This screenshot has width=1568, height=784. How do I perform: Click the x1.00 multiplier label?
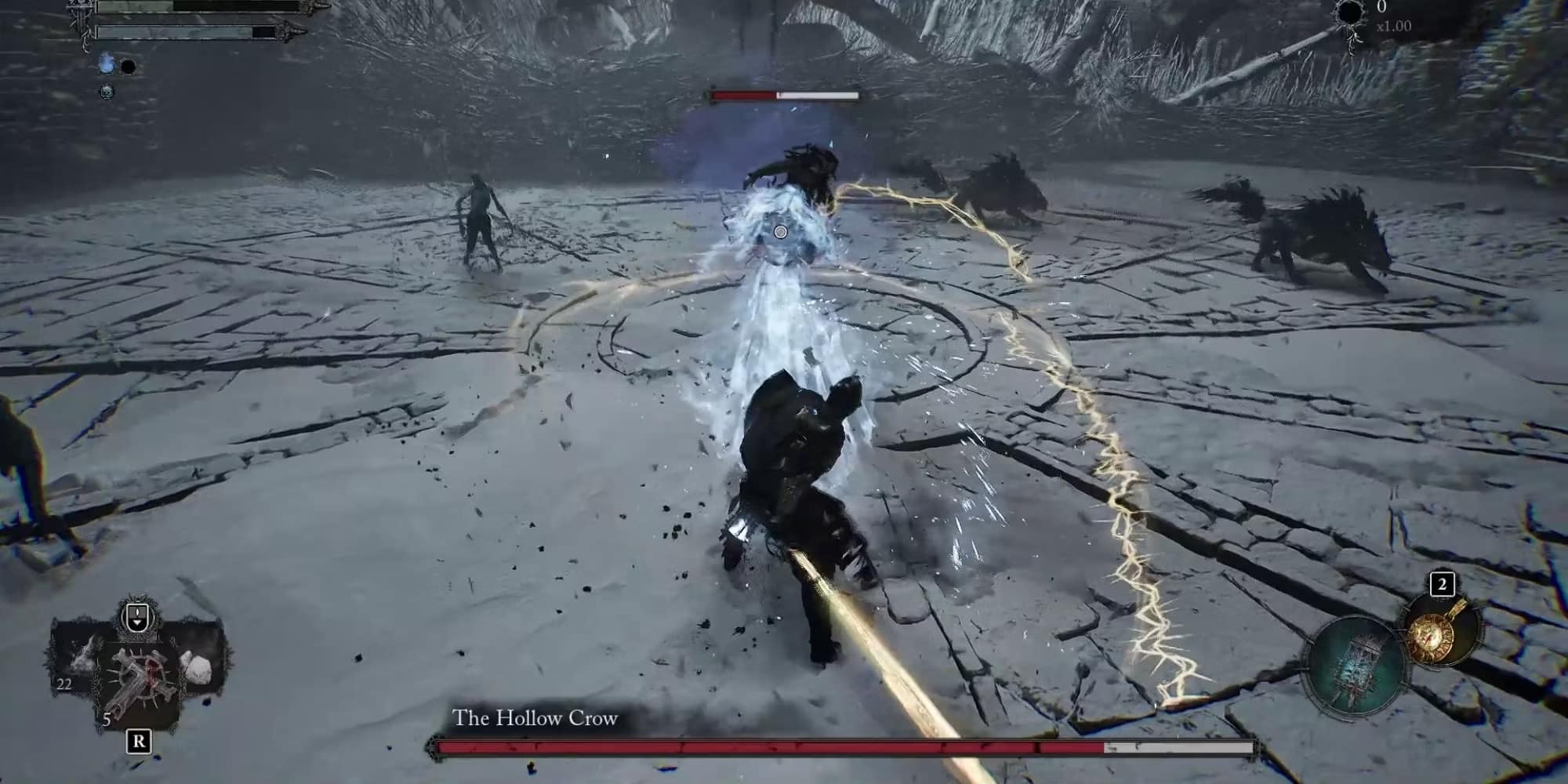pos(1394,26)
